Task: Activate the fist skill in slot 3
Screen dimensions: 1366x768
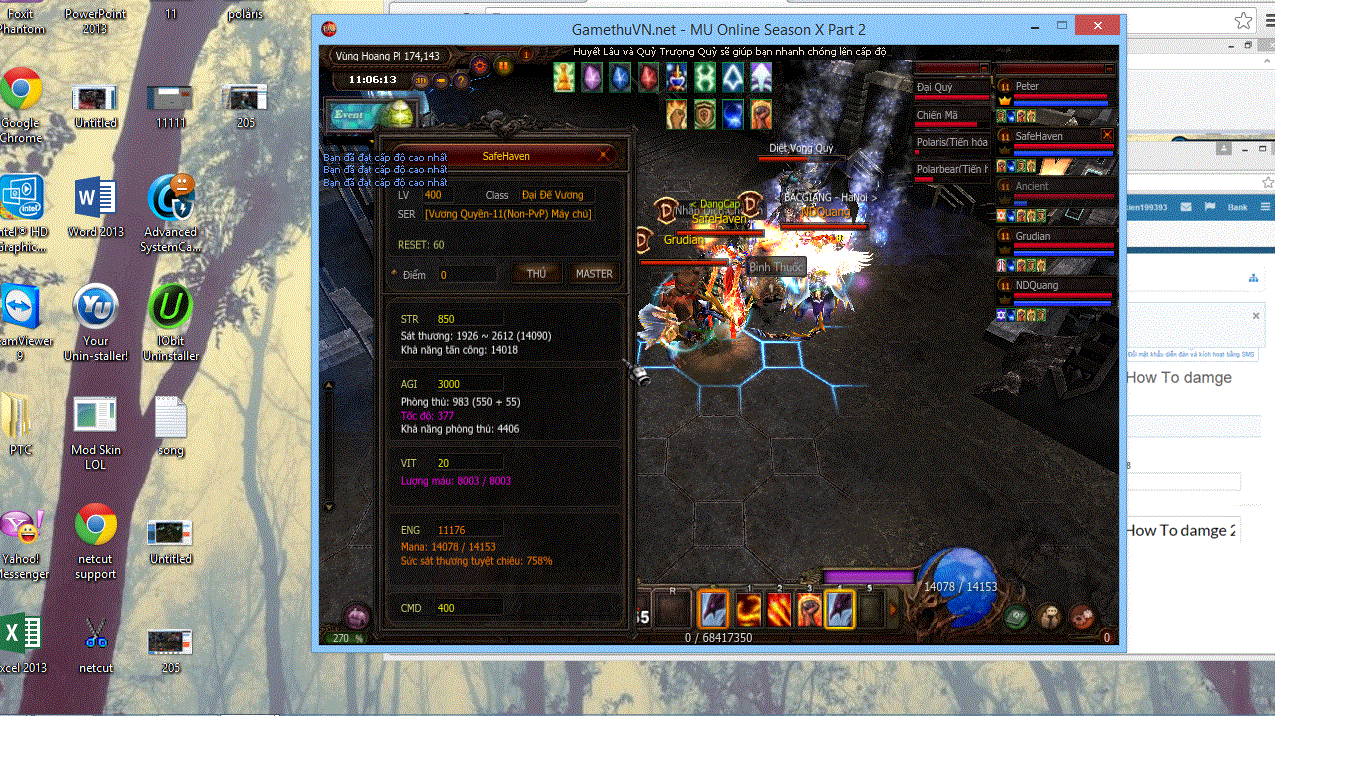Action: [x=809, y=608]
